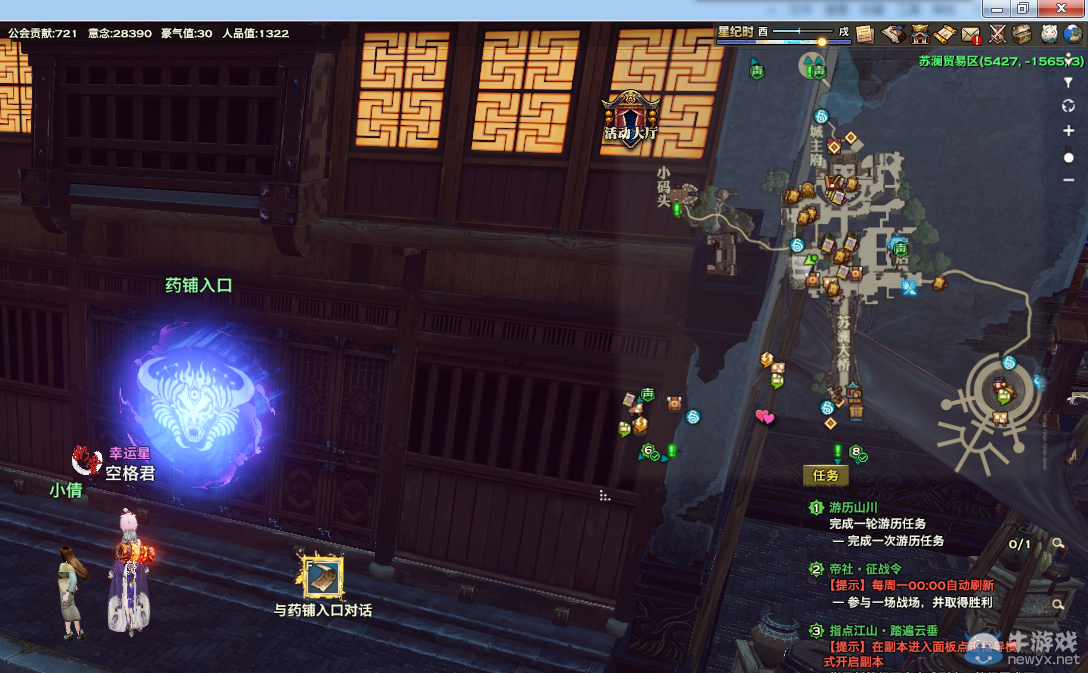The height and width of the screenshot is (673, 1088).
Task: Open the mail envelope with red alert
Action: click(x=971, y=34)
